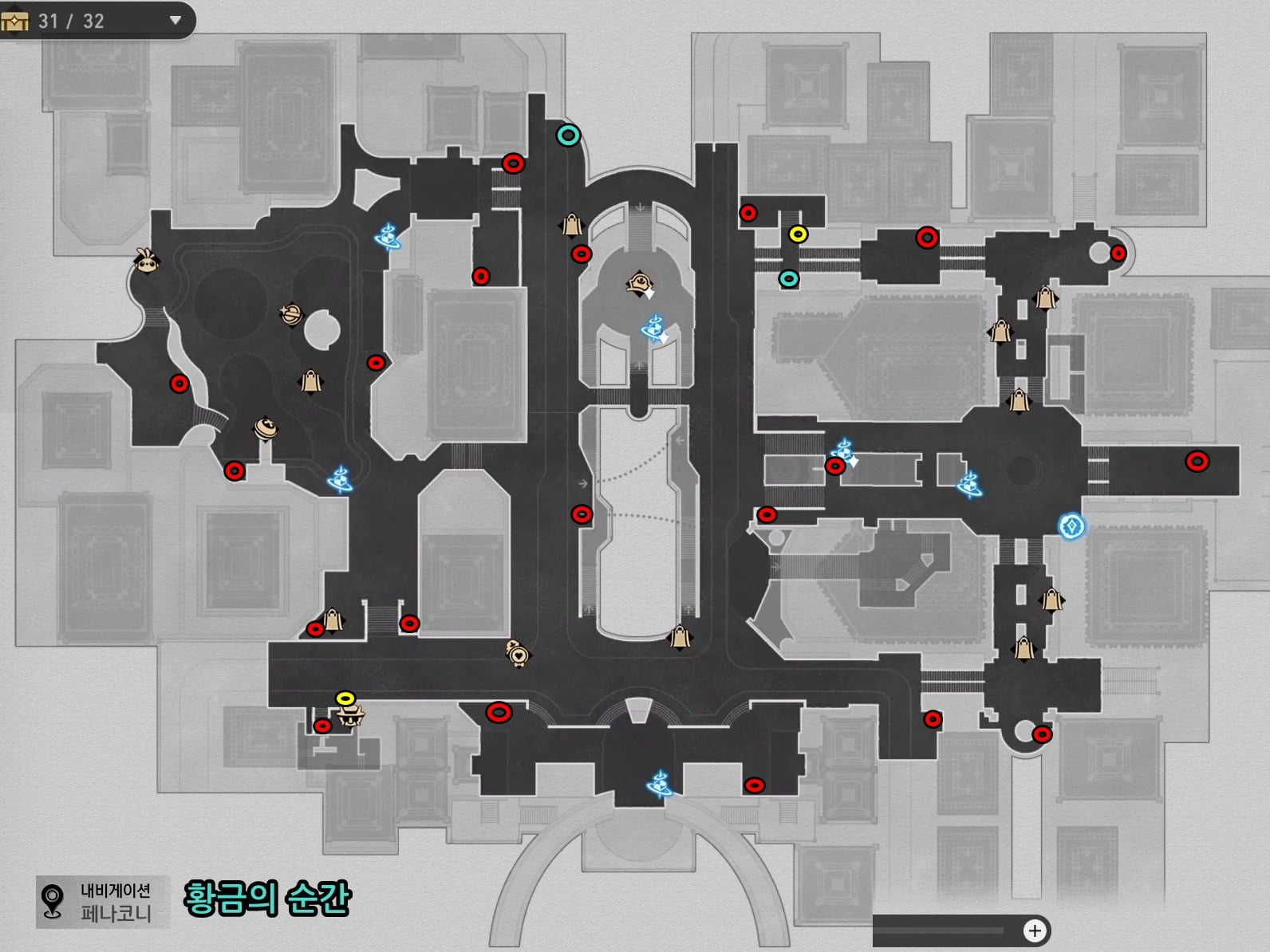Select the space anchor below the captain's hat
Image resolution: width=1270 pixels, height=952 pixels.
[653, 327]
